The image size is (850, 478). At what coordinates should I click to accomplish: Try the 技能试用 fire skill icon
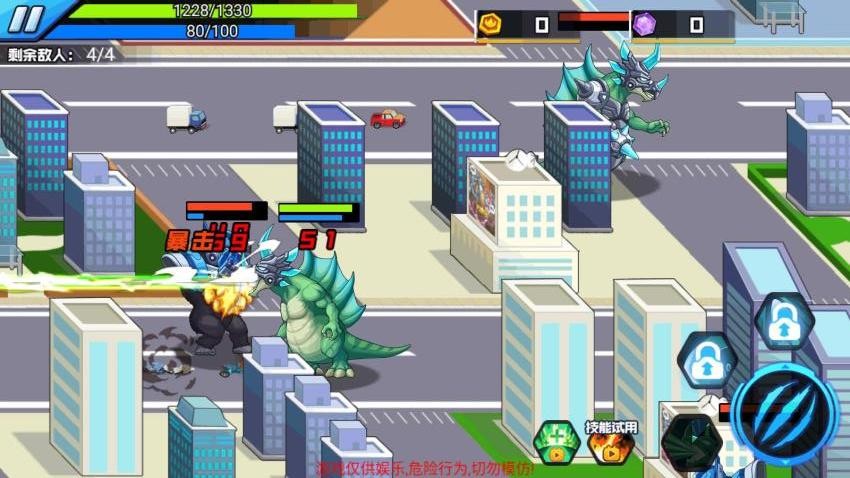[611, 446]
